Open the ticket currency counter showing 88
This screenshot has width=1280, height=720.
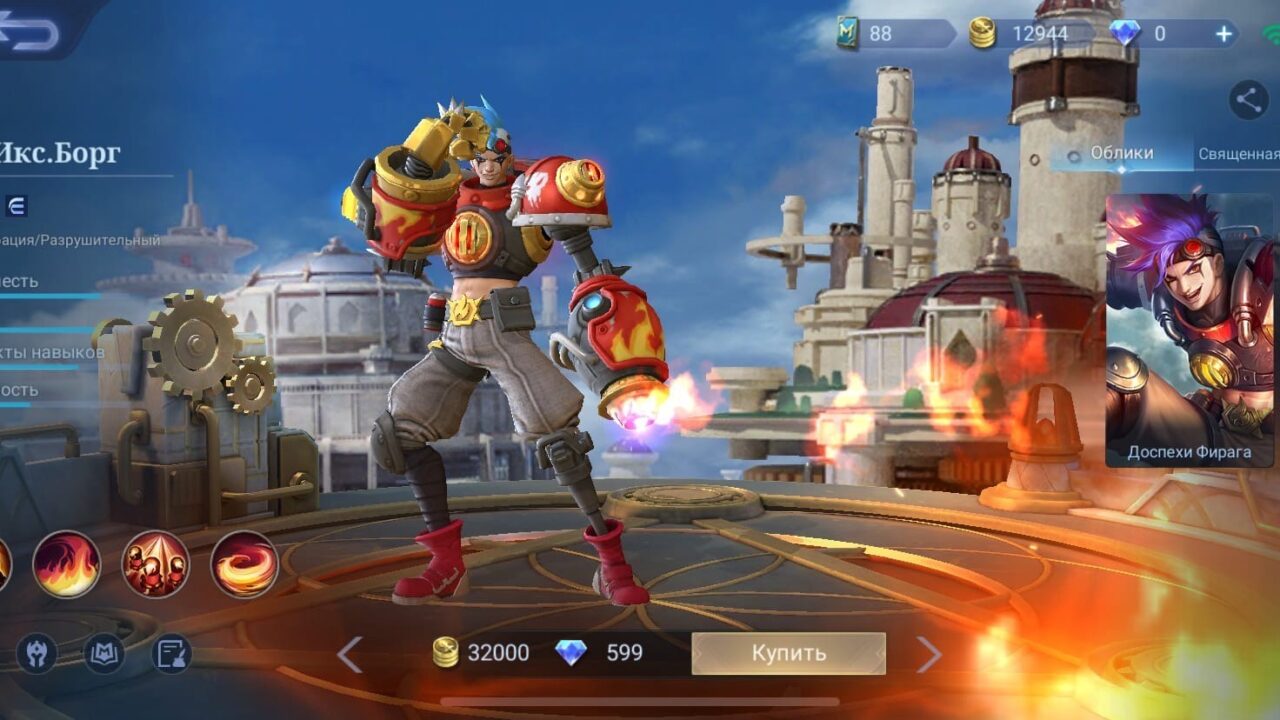[x=880, y=34]
